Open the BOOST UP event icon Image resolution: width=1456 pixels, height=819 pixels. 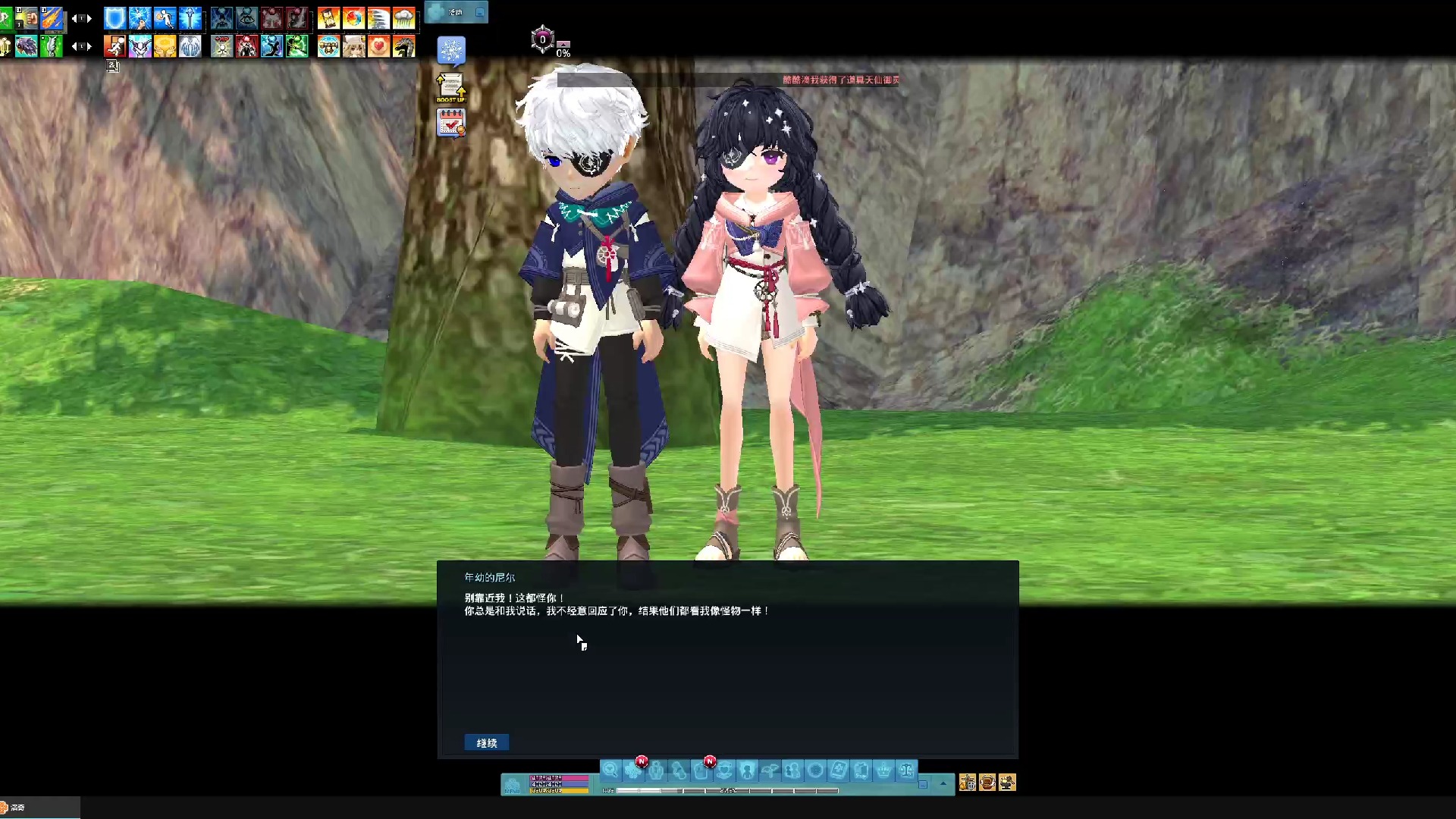tap(450, 87)
